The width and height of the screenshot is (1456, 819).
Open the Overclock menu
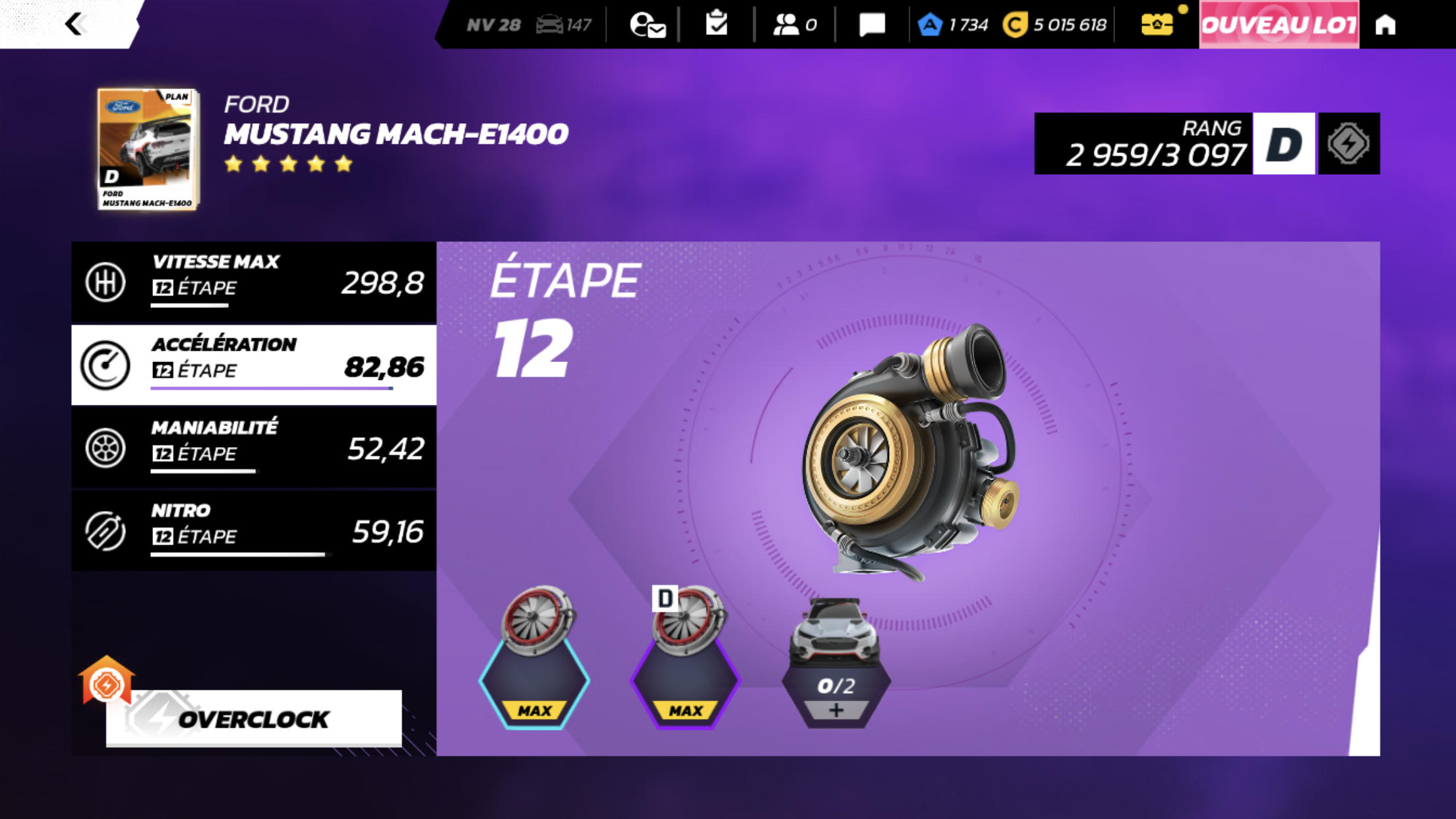tap(253, 718)
